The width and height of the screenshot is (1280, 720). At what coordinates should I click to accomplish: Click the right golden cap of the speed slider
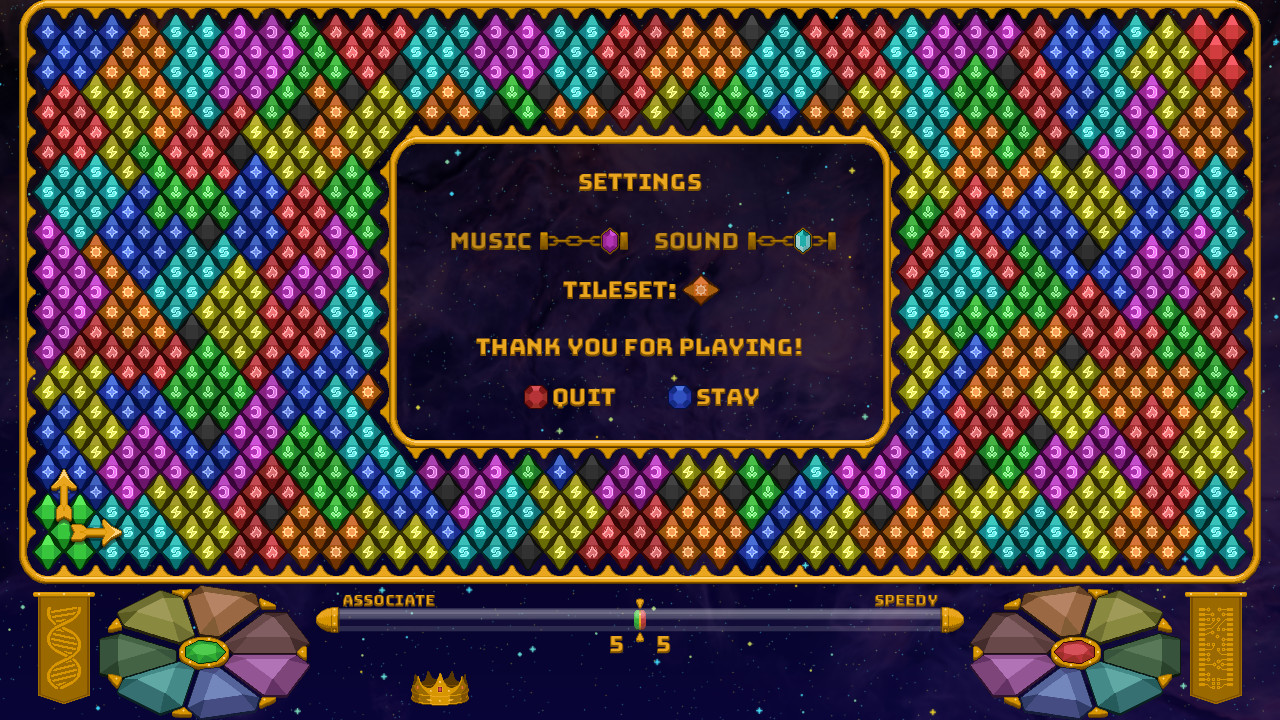pyautogui.click(x=950, y=619)
